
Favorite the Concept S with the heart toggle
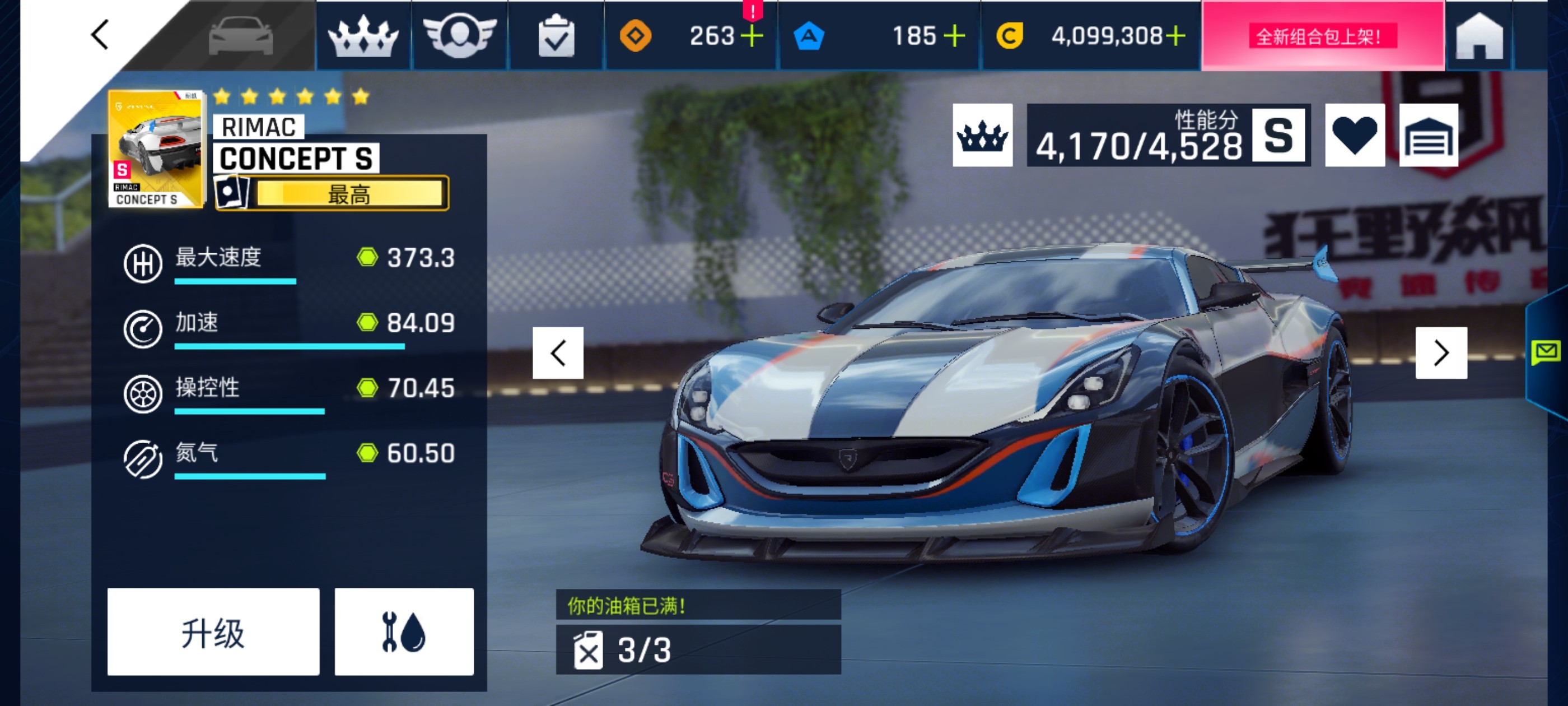coord(1356,135)
